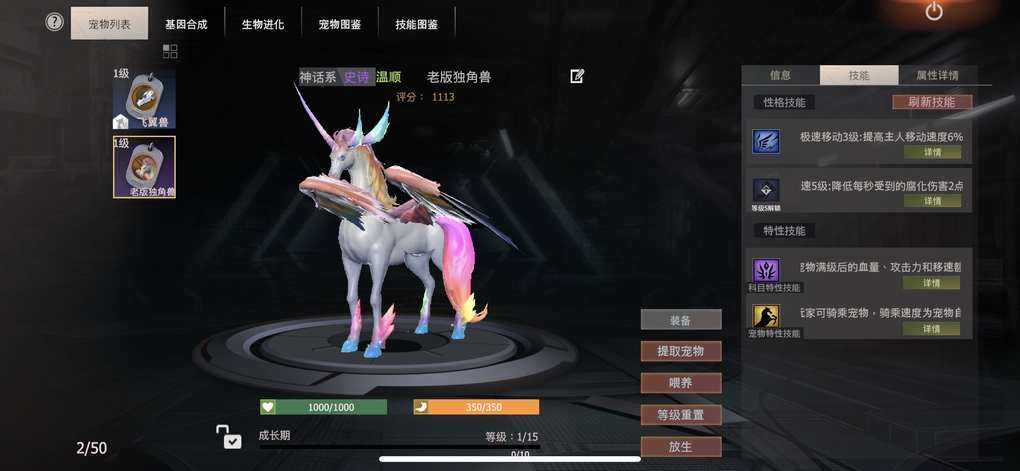
Task: Close the pet screen with power button
Action: [x=934, y=12]
